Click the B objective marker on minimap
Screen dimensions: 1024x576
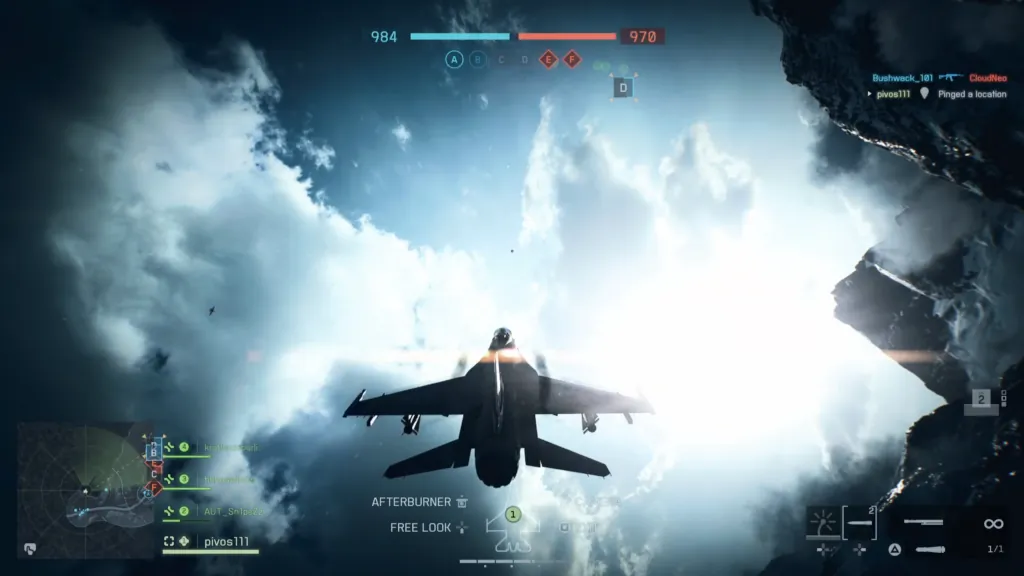[153, 452]
